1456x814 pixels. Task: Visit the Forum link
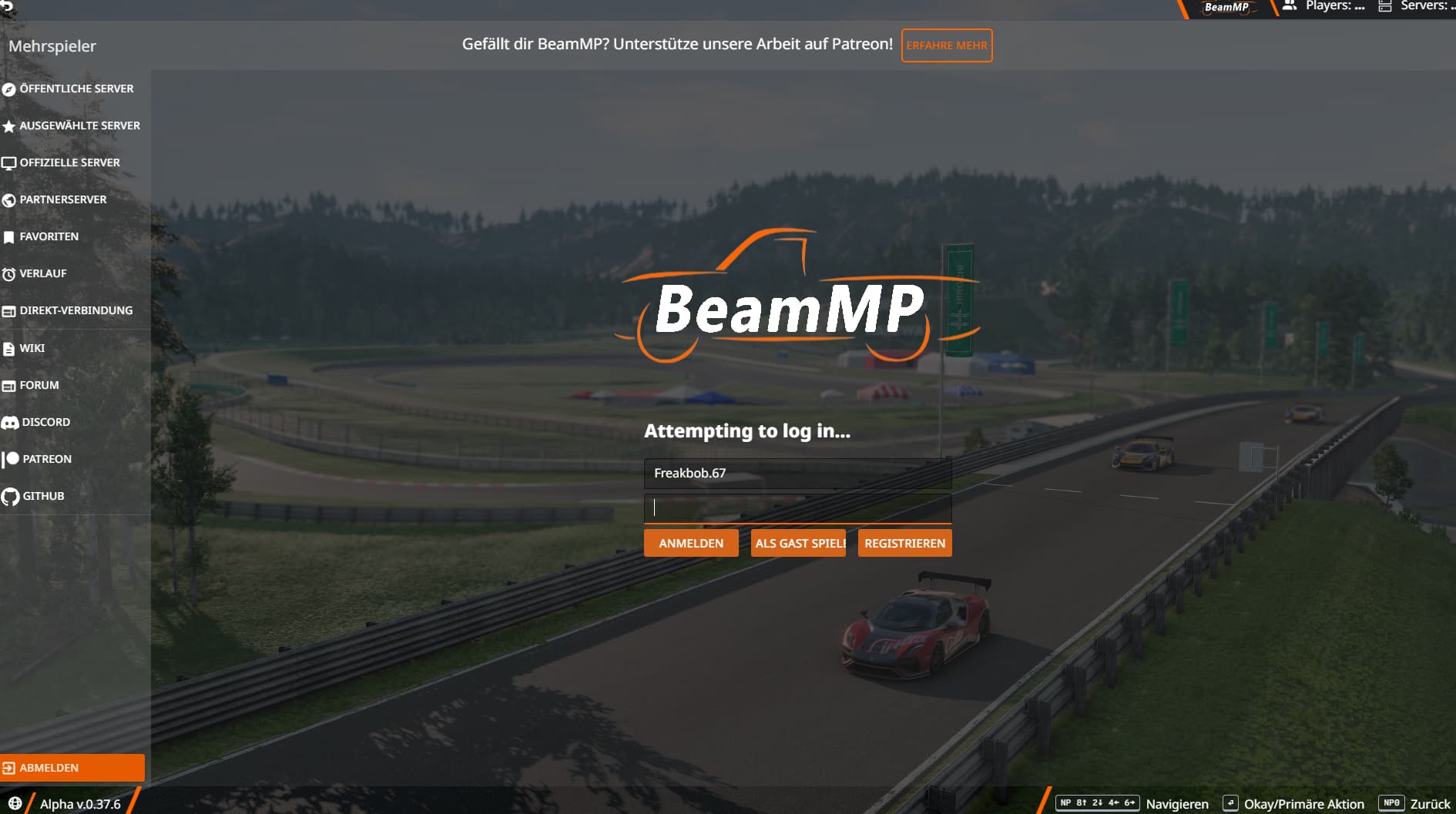pyautogui.click(x=39, y=385)
